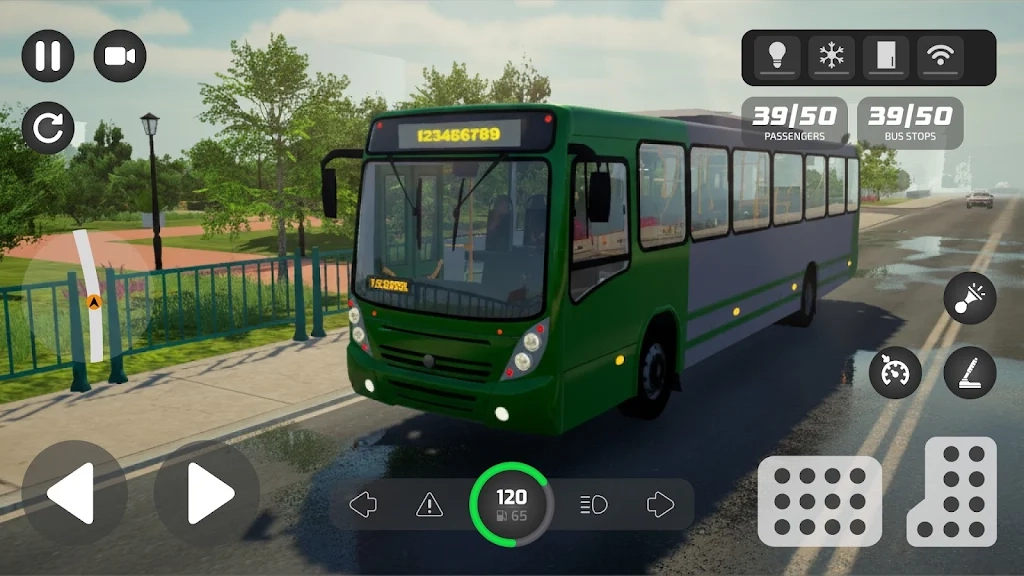Open the bus door
Image resolution: width=1024 pixels, height=576 pixels.
tap(886, 57)
